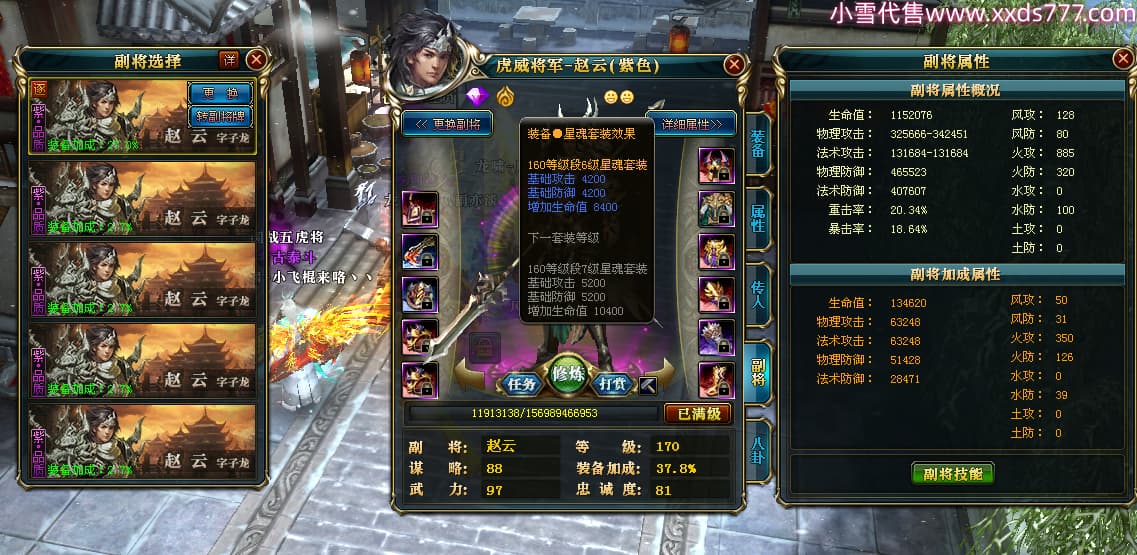Click the 更换 swap button
Screen dimensions: 1137x555
[x=220, y=93]
